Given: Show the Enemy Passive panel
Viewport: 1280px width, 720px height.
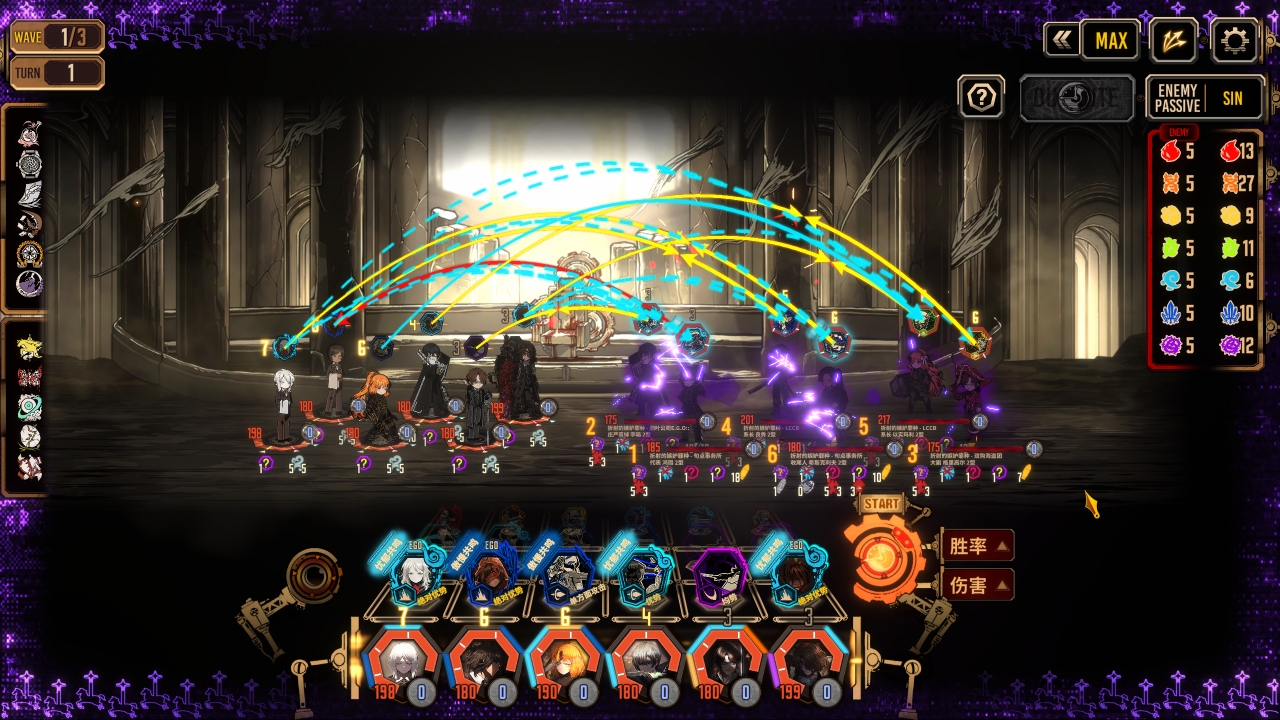Looking at the screenshot, I should click(1177, 98).
